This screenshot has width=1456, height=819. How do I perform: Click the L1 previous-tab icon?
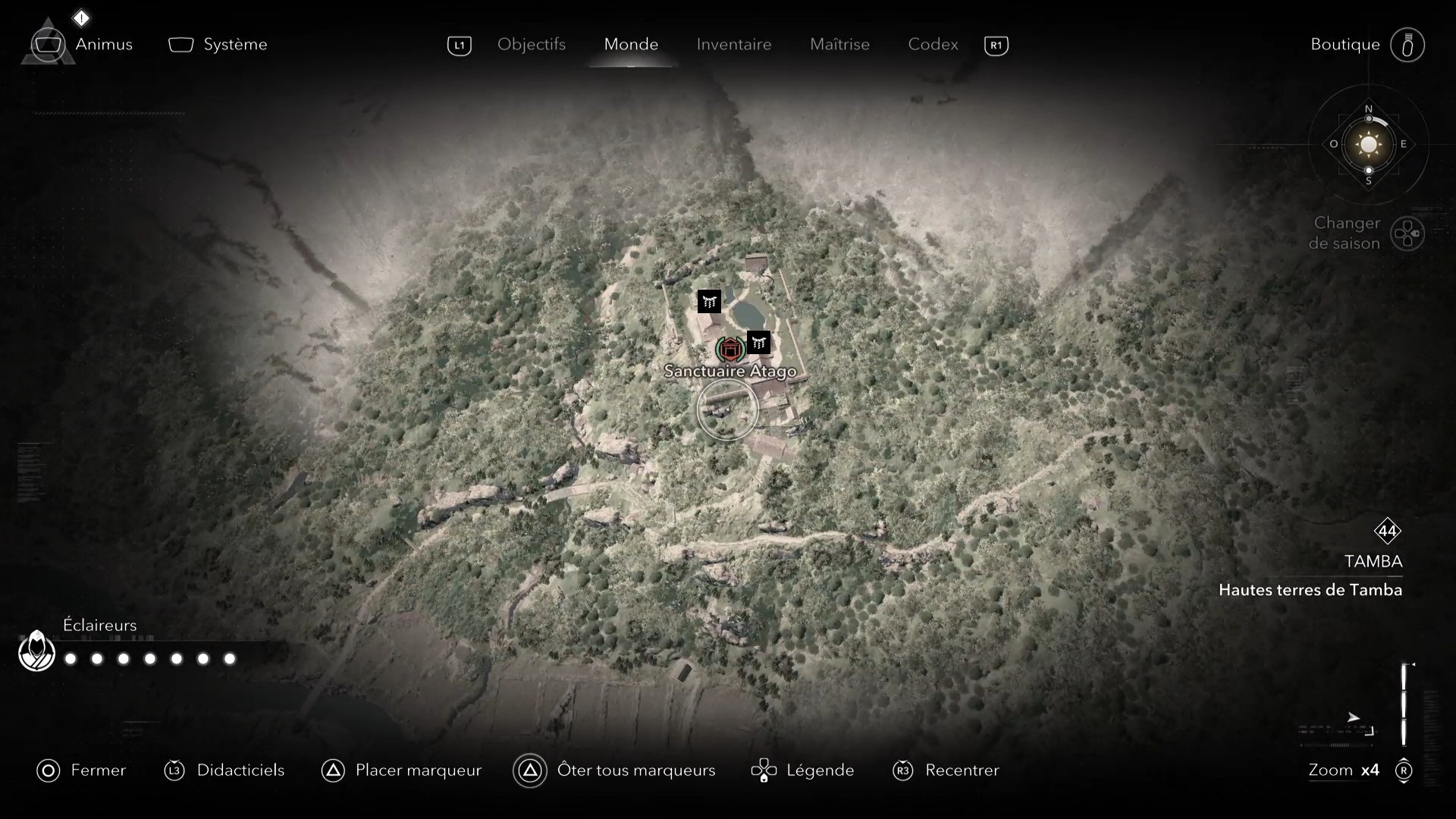(x=460, y=45)
